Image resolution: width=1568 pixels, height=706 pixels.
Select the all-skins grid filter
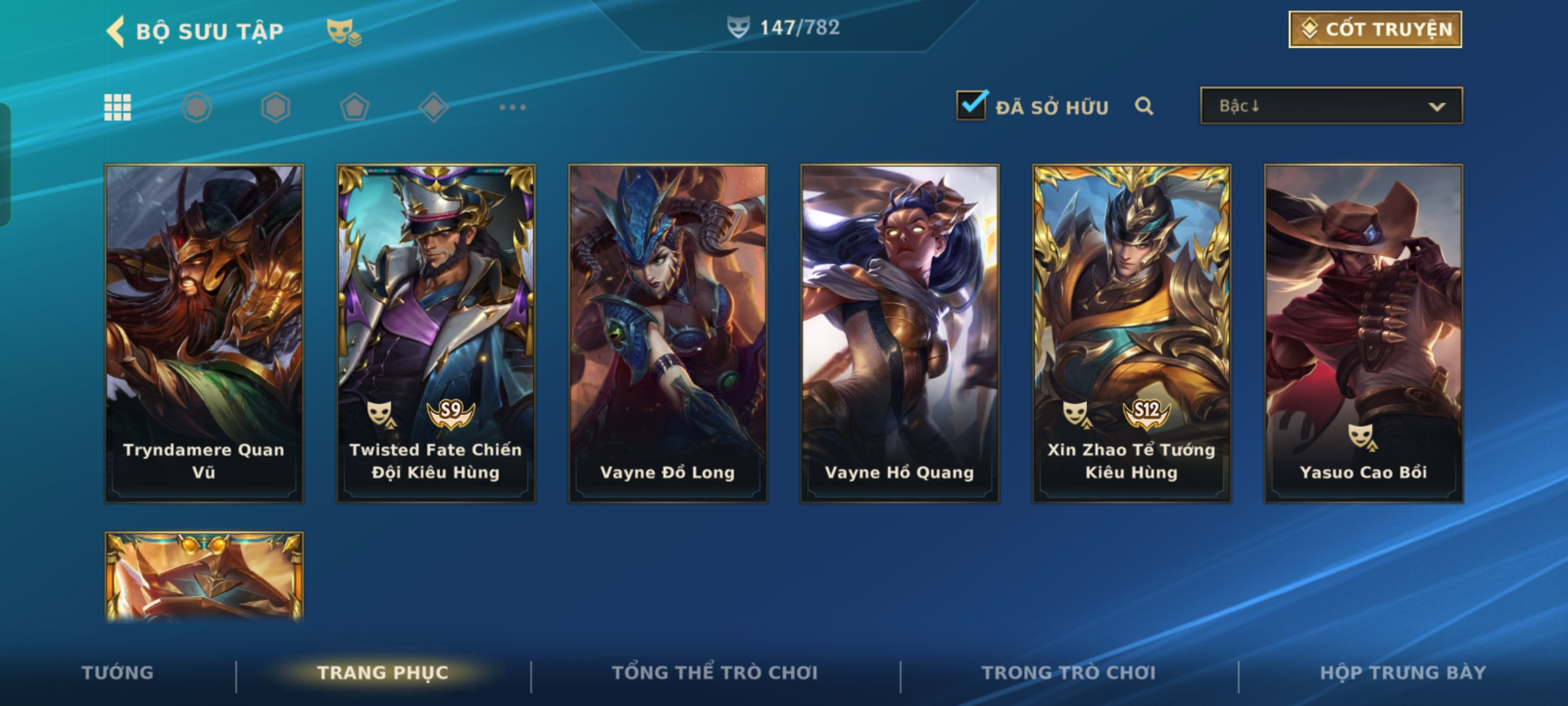click(118, 107)
